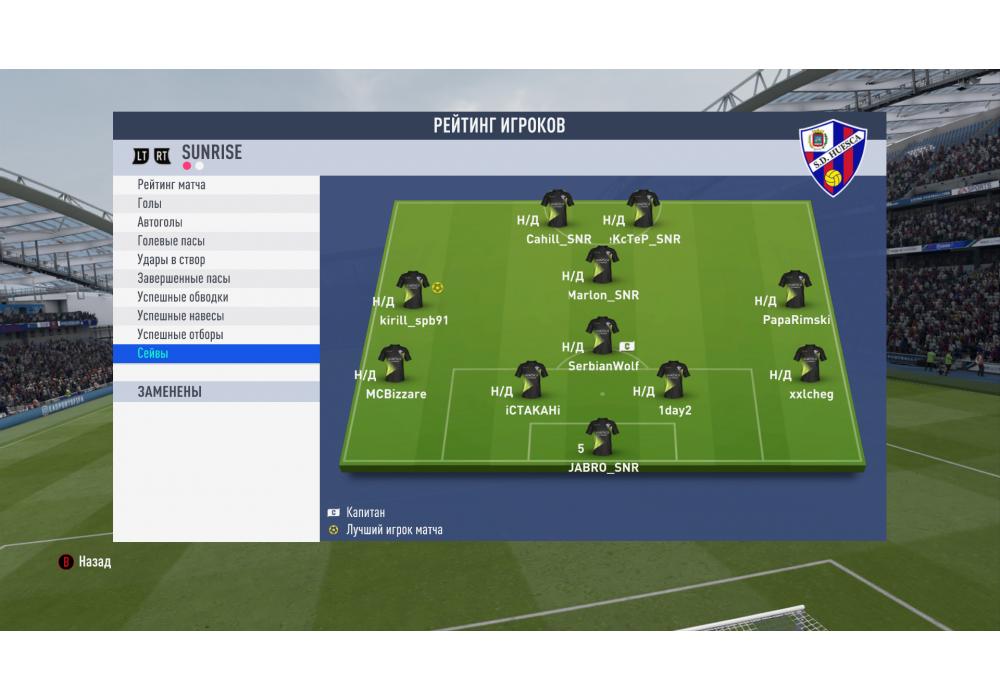
Task: Pick captain SerbianWolf's shirt
Action: [x=602, y=336]
